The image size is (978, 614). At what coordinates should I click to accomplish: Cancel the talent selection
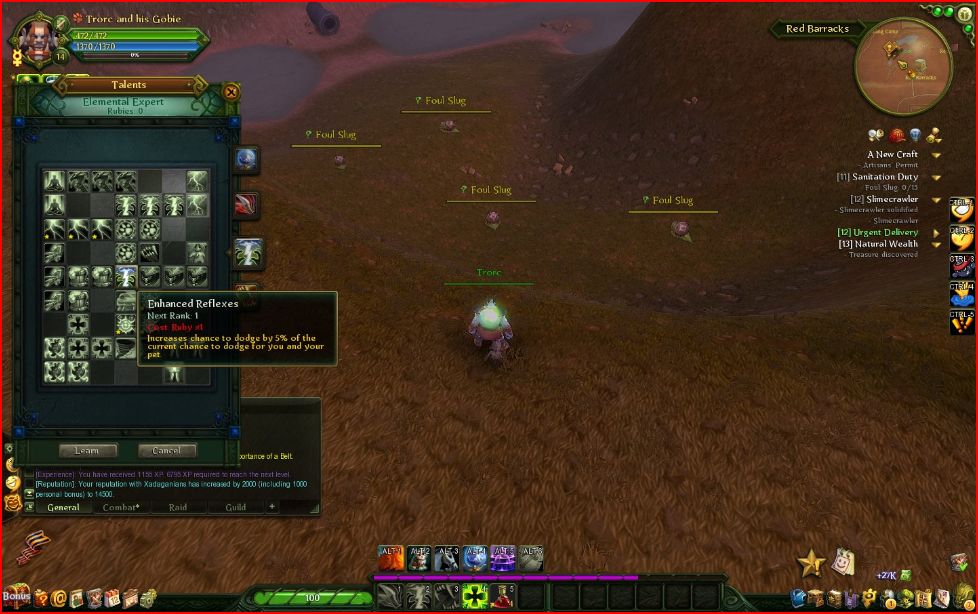click(x=166, y=450)
